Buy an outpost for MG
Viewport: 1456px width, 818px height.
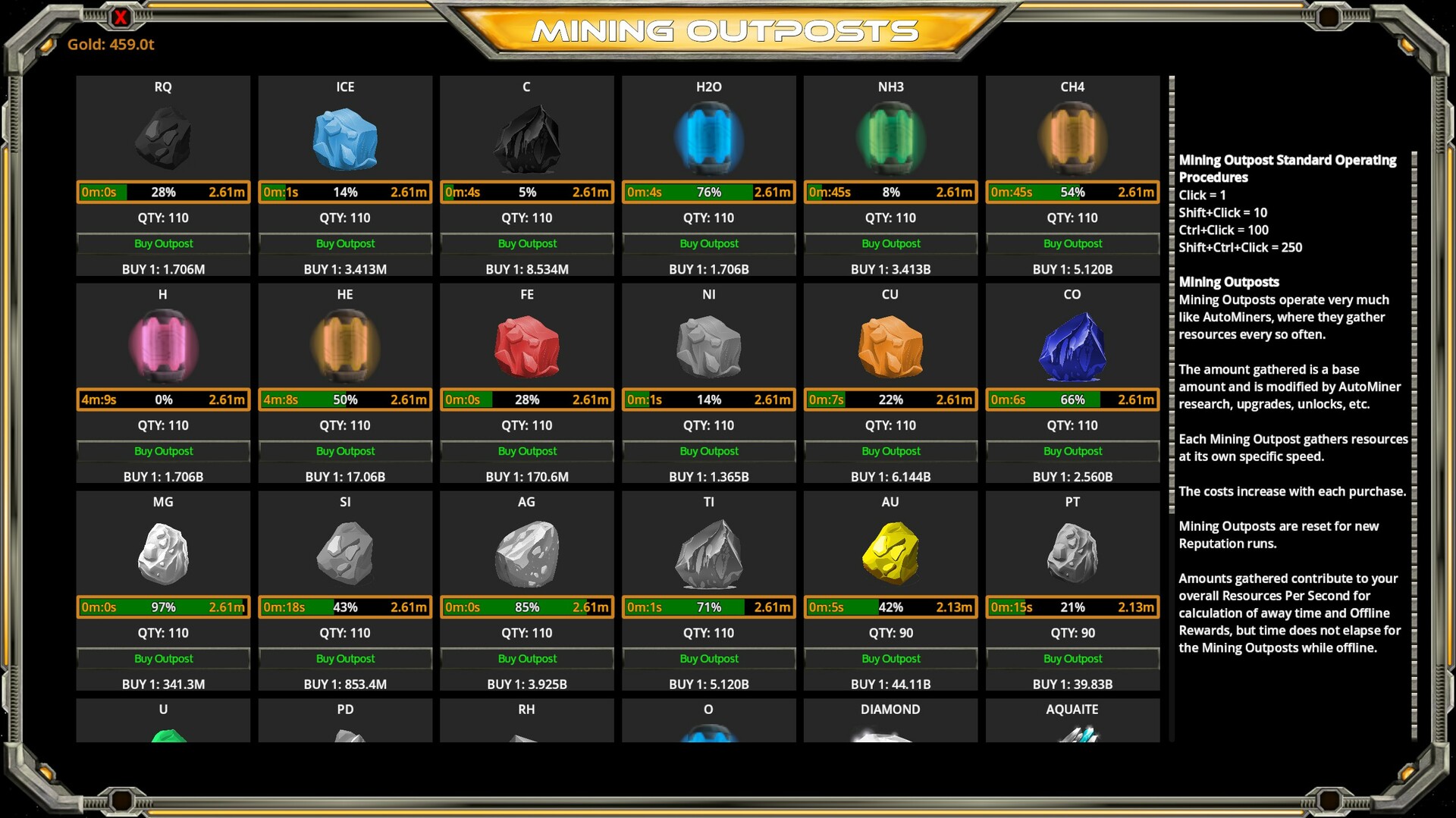(x=163, y=658)
